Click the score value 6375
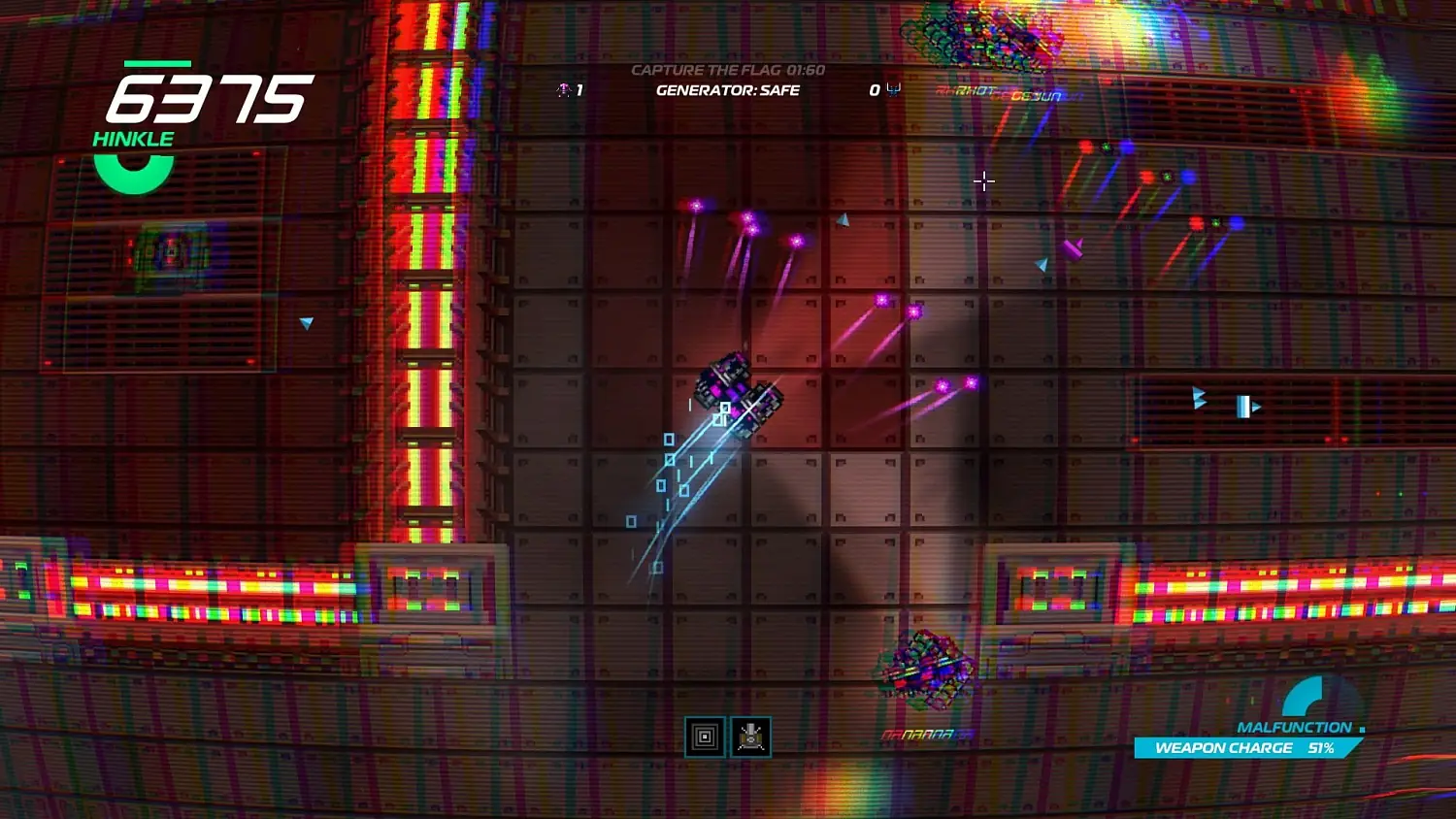Viewport: 1456px width, 819px height. [x=209, y=95]
